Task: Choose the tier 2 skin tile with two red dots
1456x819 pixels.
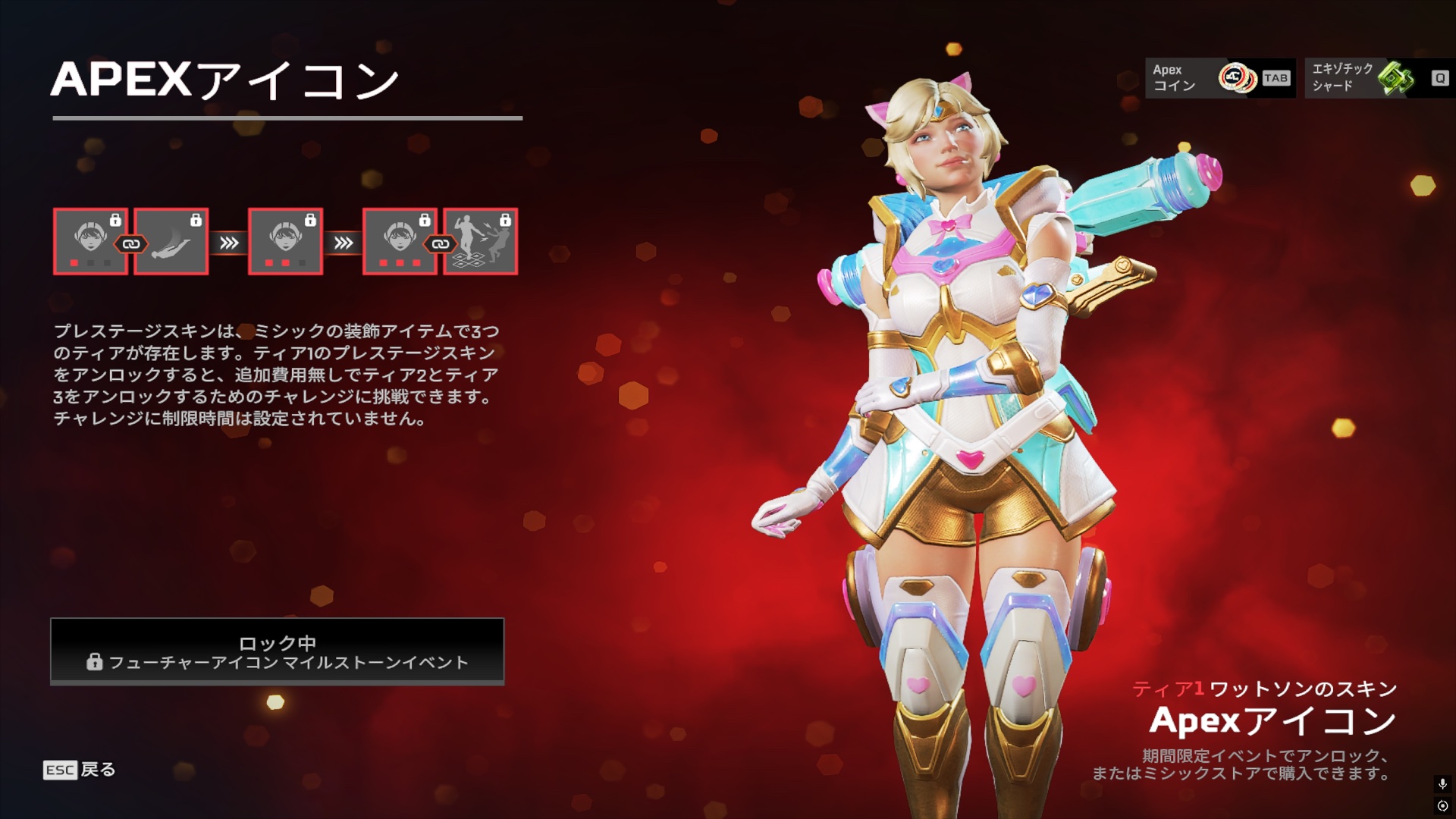Action: (x=285, y=241)
